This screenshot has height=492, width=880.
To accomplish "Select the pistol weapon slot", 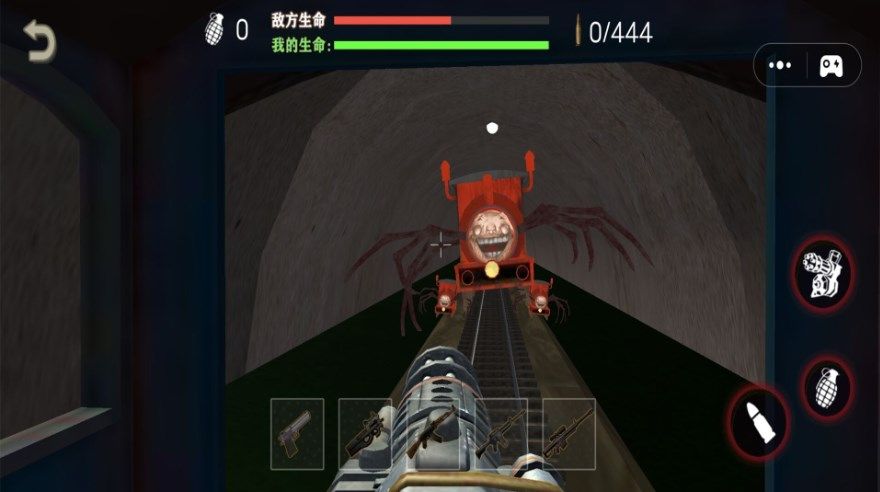I will click(297, 434).
